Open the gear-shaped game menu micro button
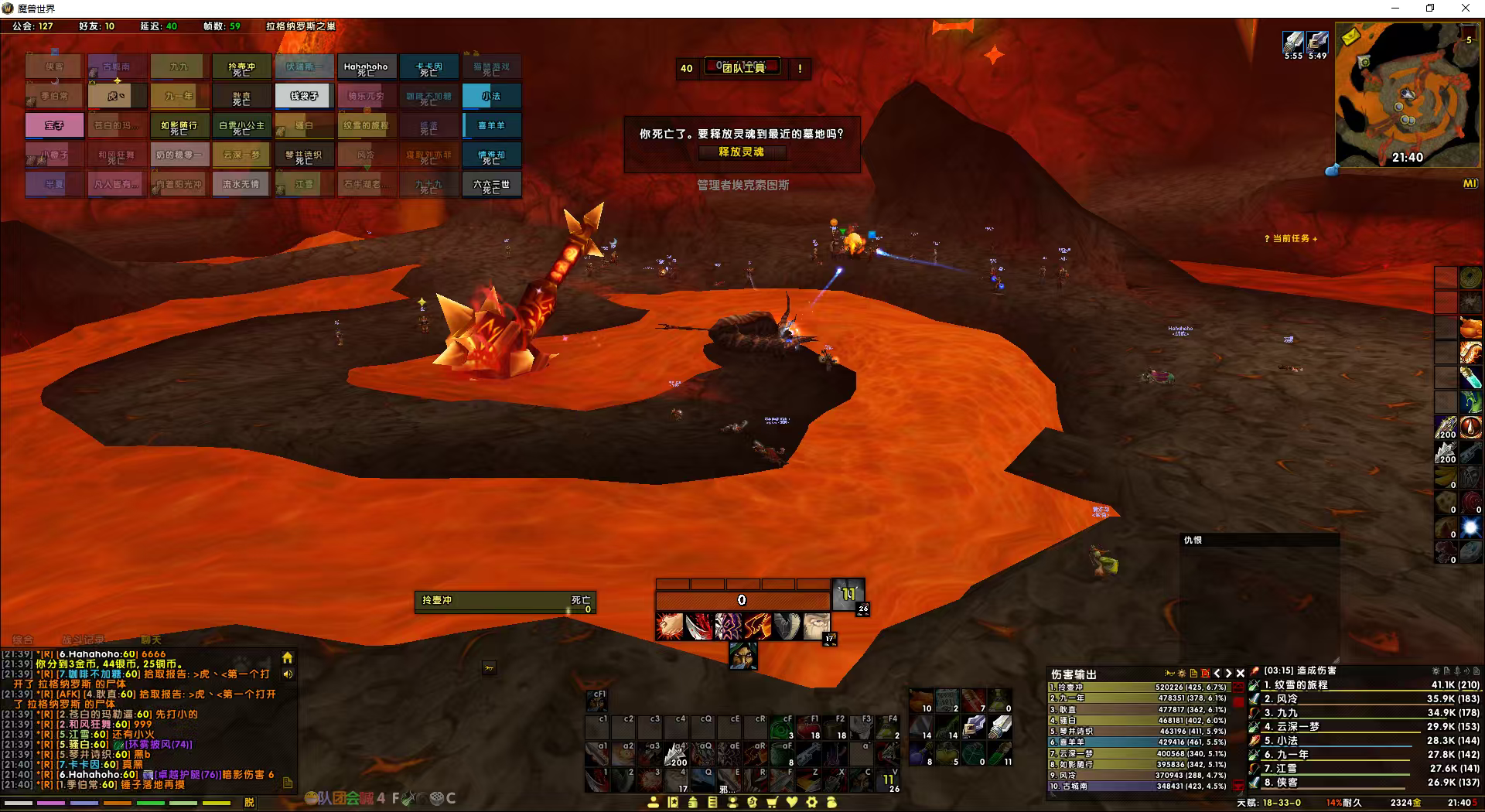The image size is (1485, 812). 811,802
